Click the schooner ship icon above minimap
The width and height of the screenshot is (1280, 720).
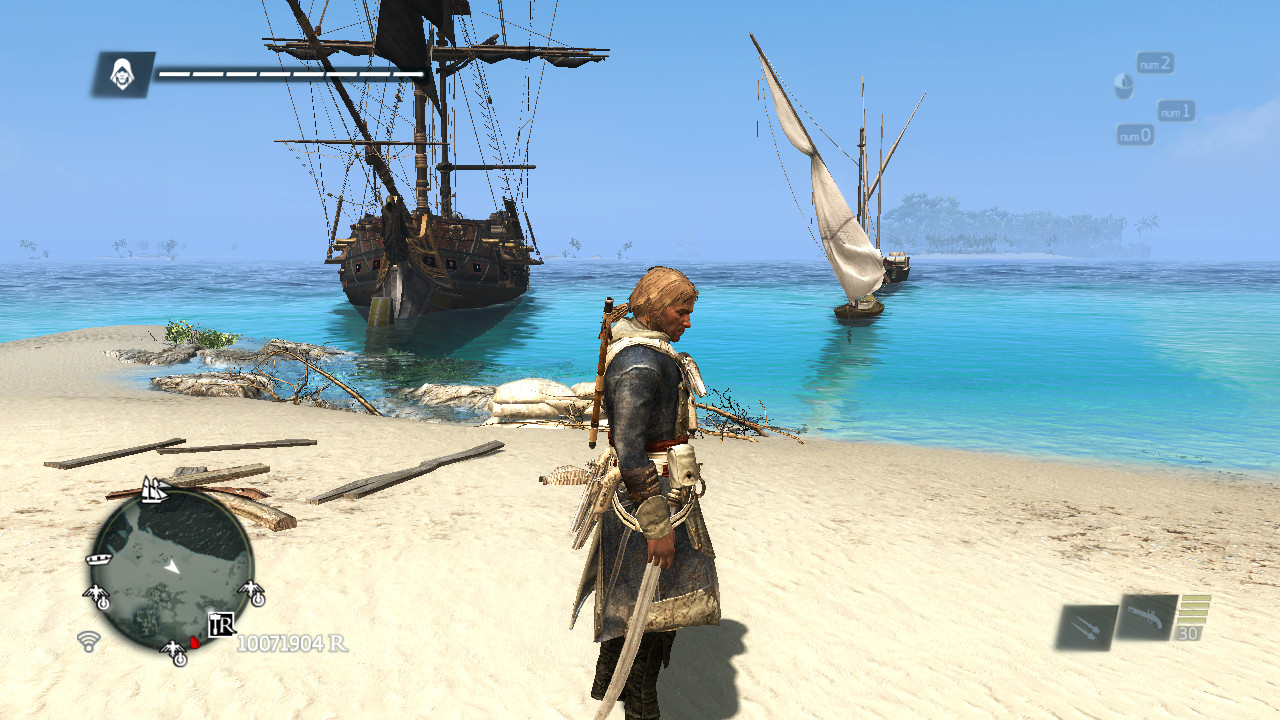tap(154, 490)
